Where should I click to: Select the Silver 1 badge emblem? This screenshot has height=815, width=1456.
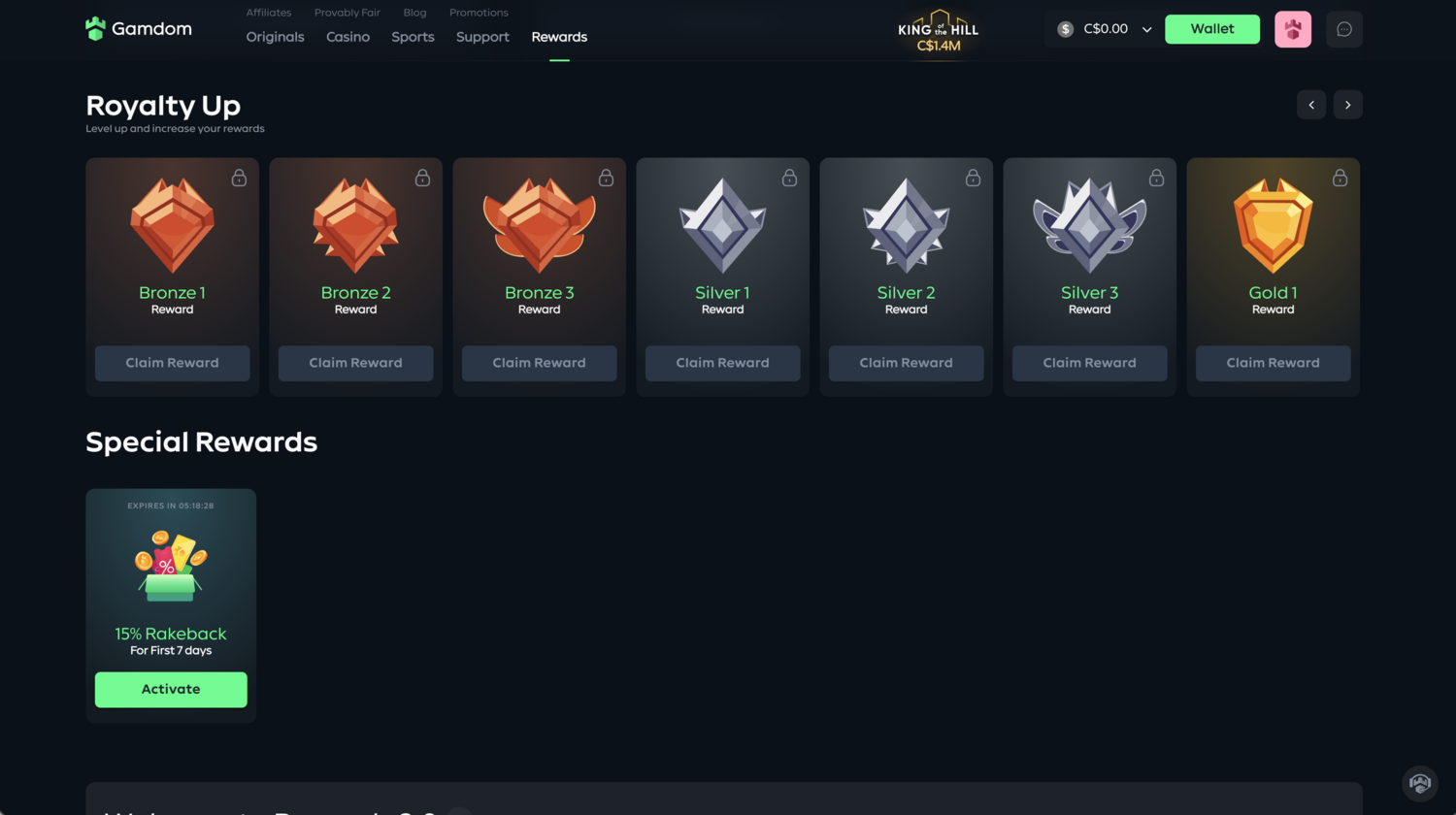coord(722,224)
